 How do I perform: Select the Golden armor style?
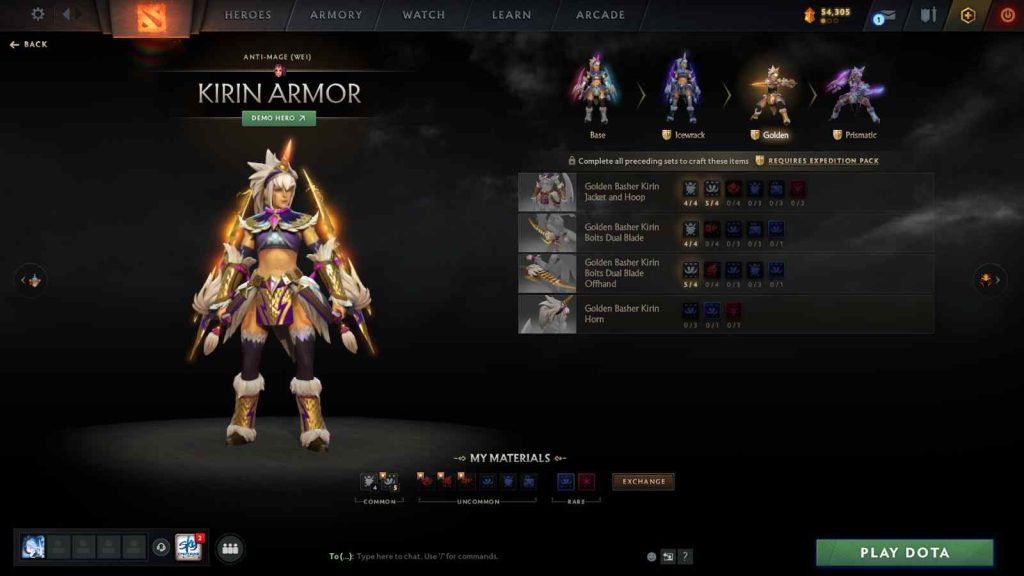click(769, 97)
